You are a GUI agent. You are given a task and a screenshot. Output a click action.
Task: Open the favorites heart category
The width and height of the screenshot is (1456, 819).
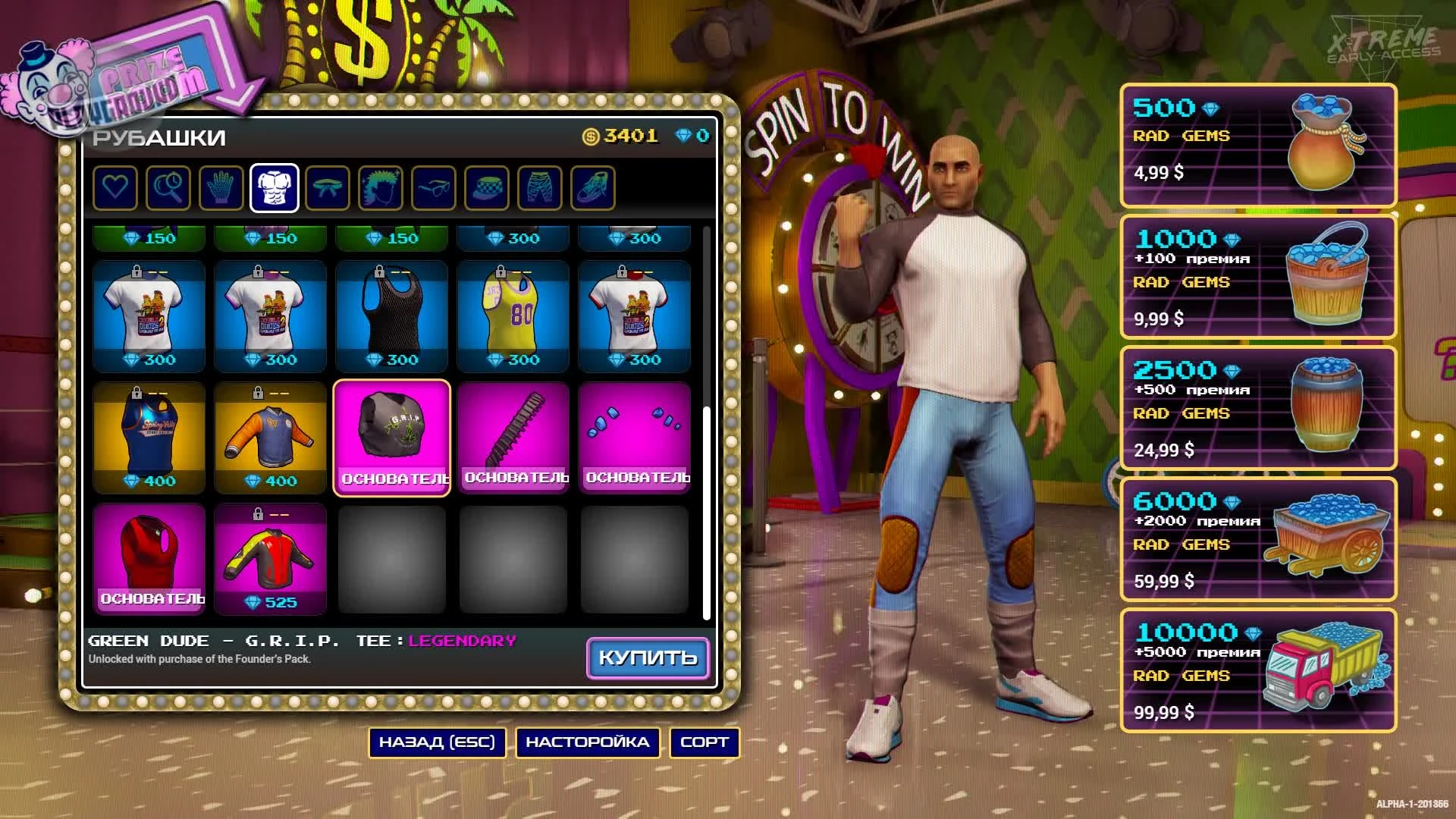(115, 188)
